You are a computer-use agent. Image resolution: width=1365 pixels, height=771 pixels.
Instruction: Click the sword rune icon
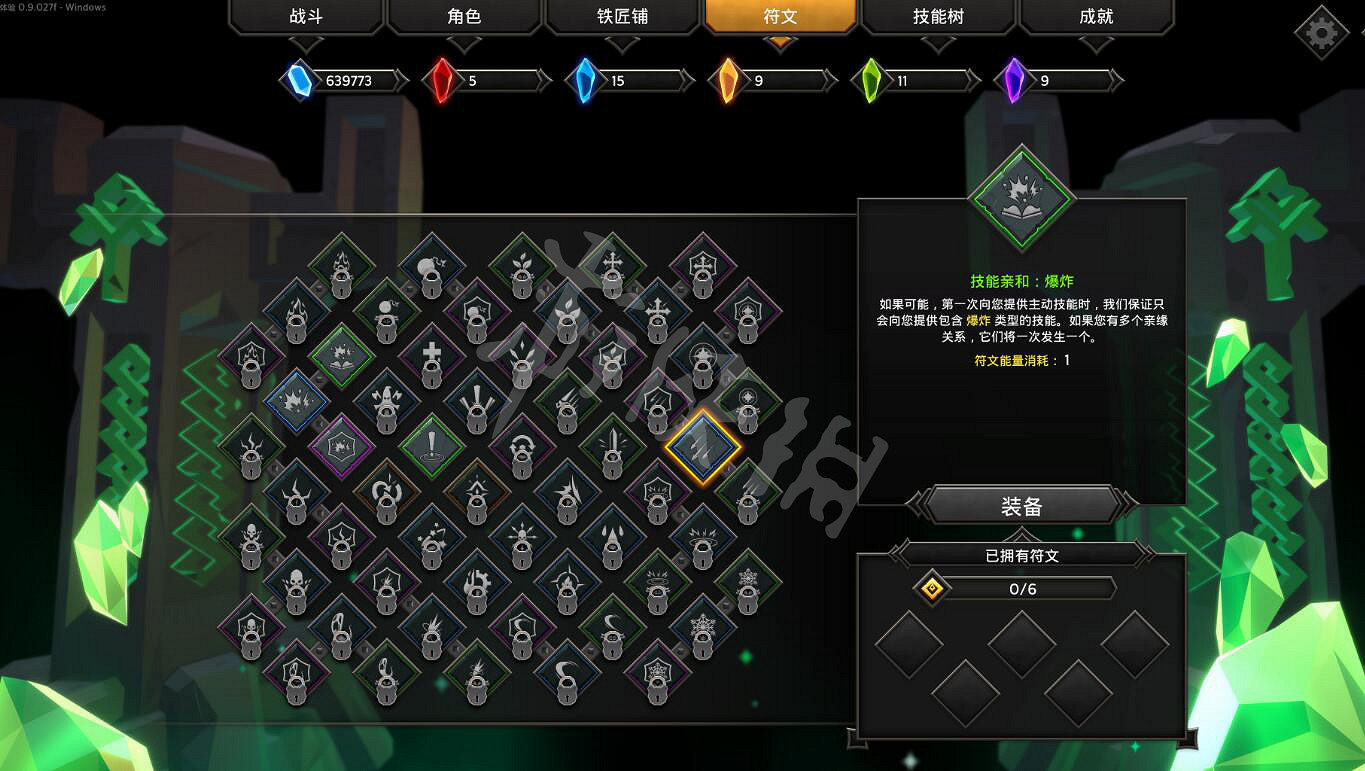613,440
